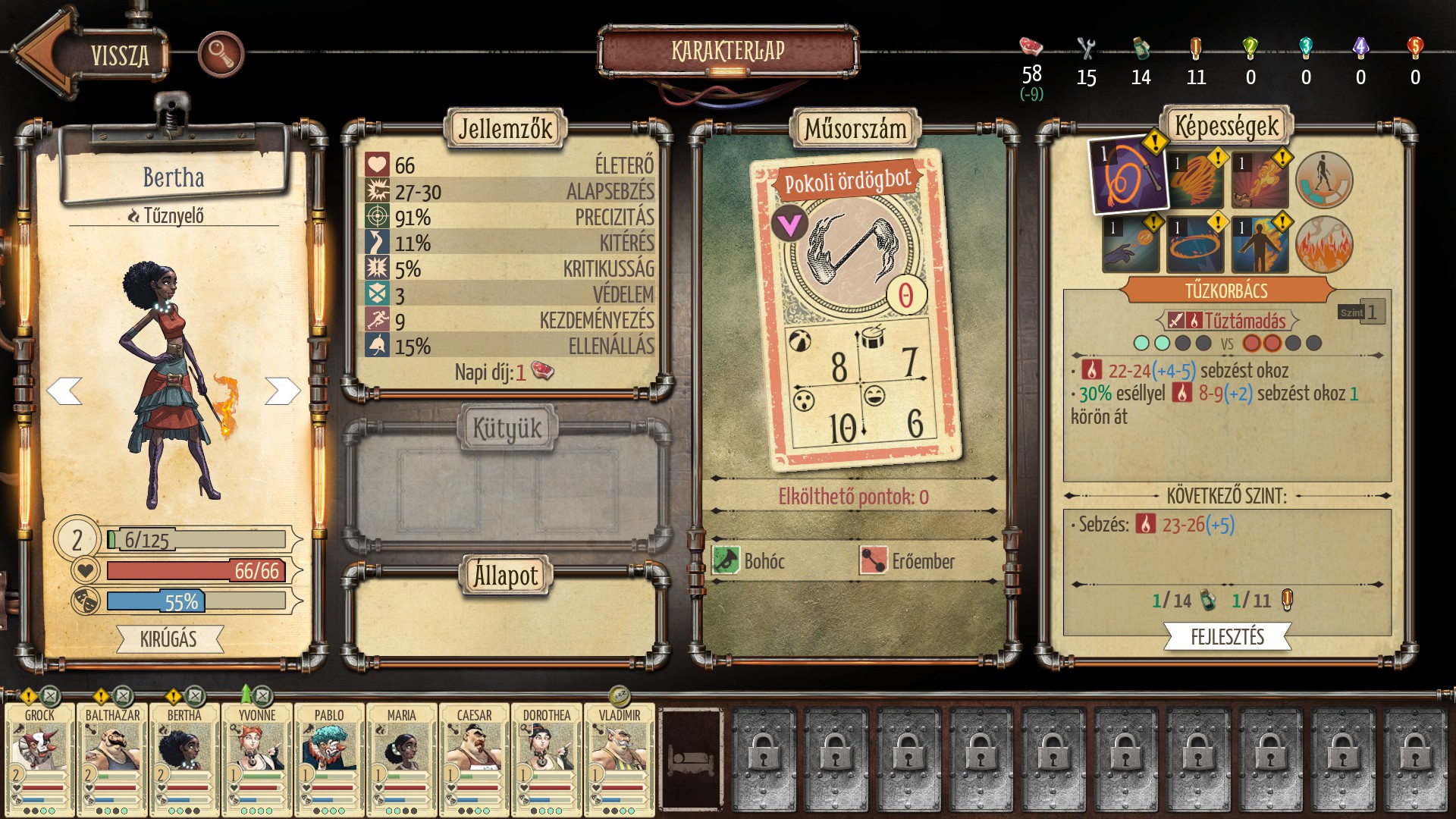Select Caesar's character card
The image size is (1456, 819).
coord(474,758)
